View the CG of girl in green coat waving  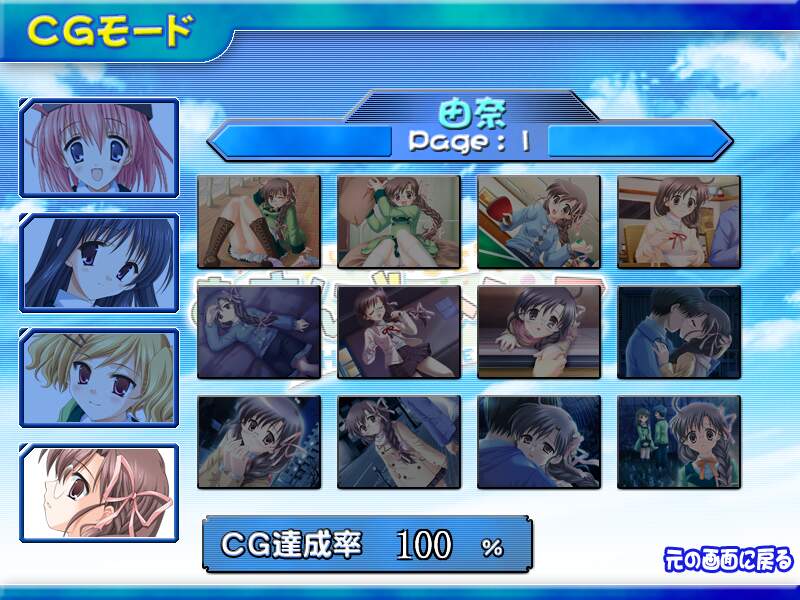click(399, 222)
